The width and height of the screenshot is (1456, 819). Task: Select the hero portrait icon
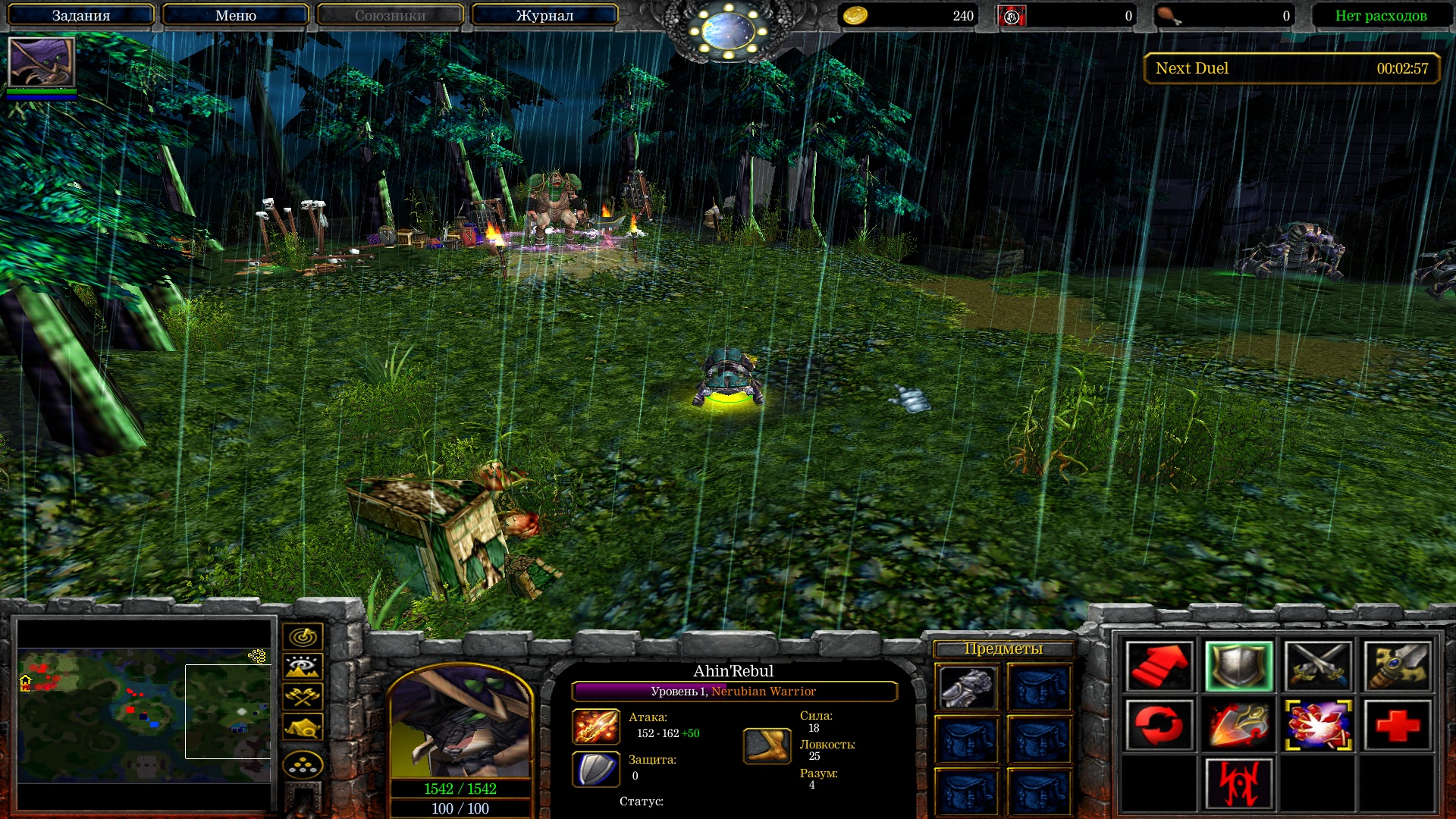pyautogui.click(x=42, y=61)
